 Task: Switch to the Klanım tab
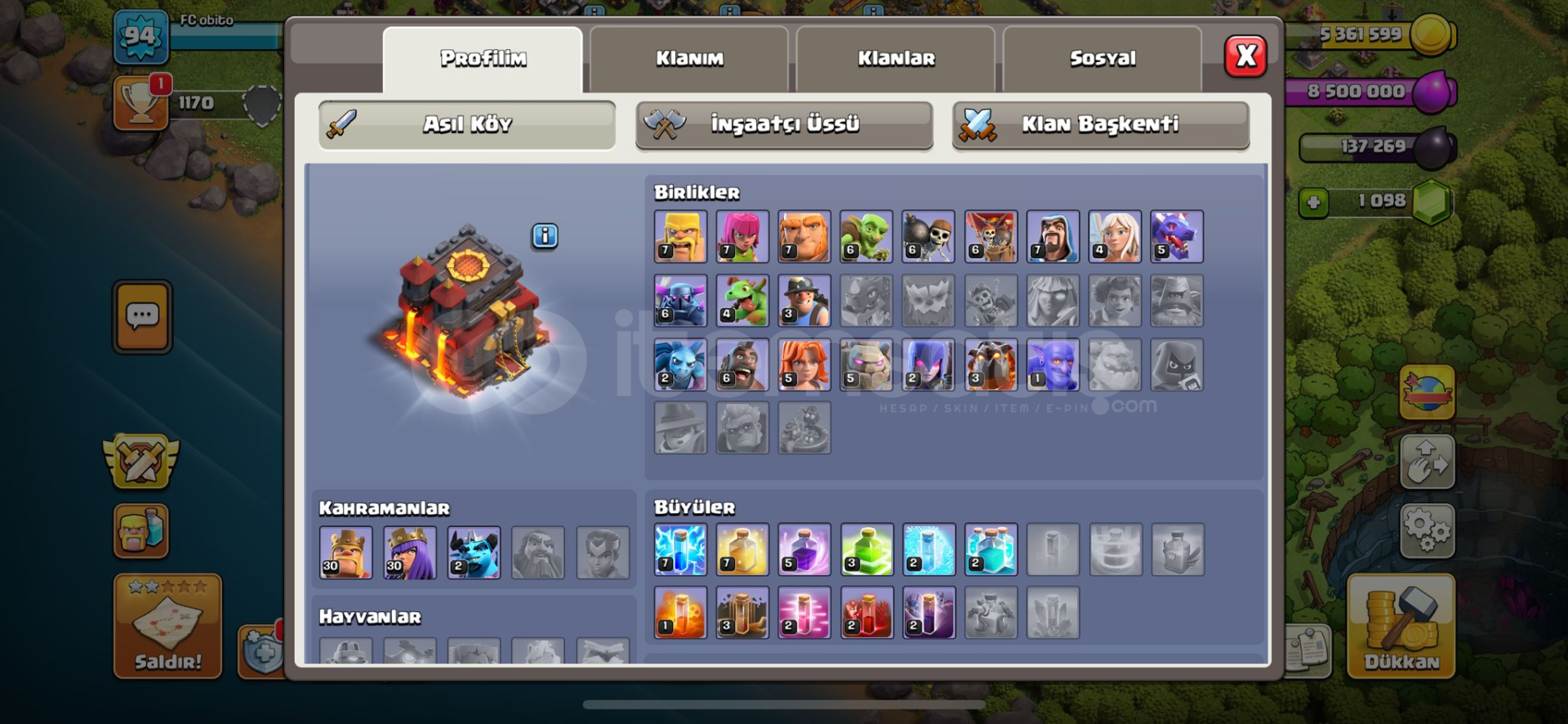point(688,57)
